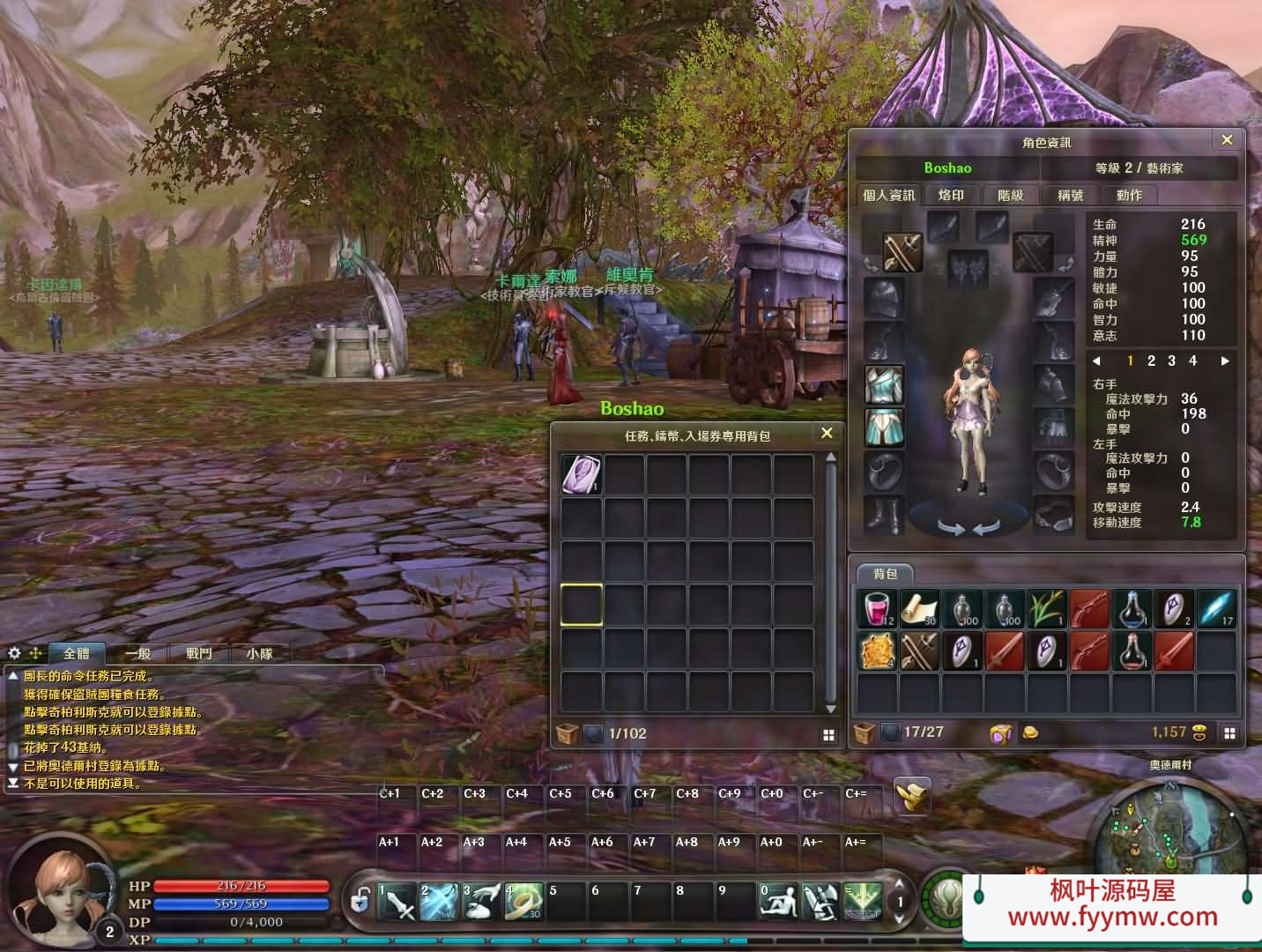Open the 稱號 tab in the character window
The image size is (1262, 952).
(1070, 196)
